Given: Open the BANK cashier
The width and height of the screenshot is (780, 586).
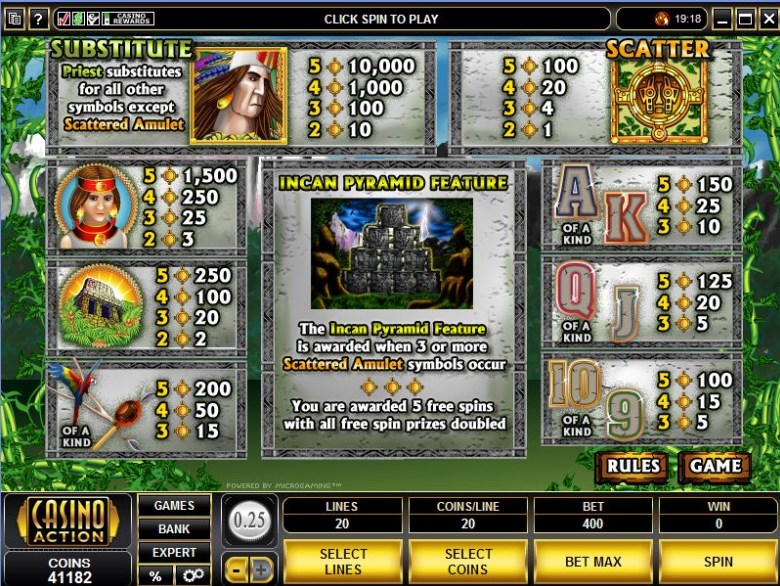Looking at the screenshot, I should click(x=174, y=528).
